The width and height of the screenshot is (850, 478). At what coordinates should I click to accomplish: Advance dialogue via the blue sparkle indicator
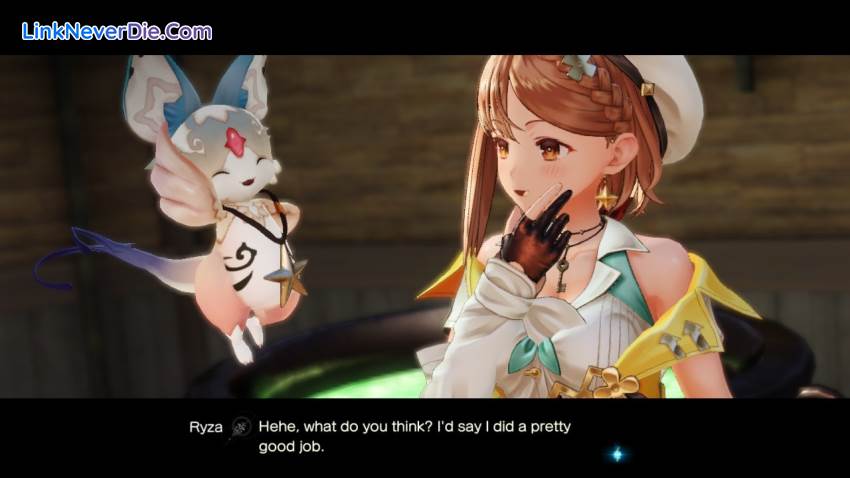[x=616, y=454]
